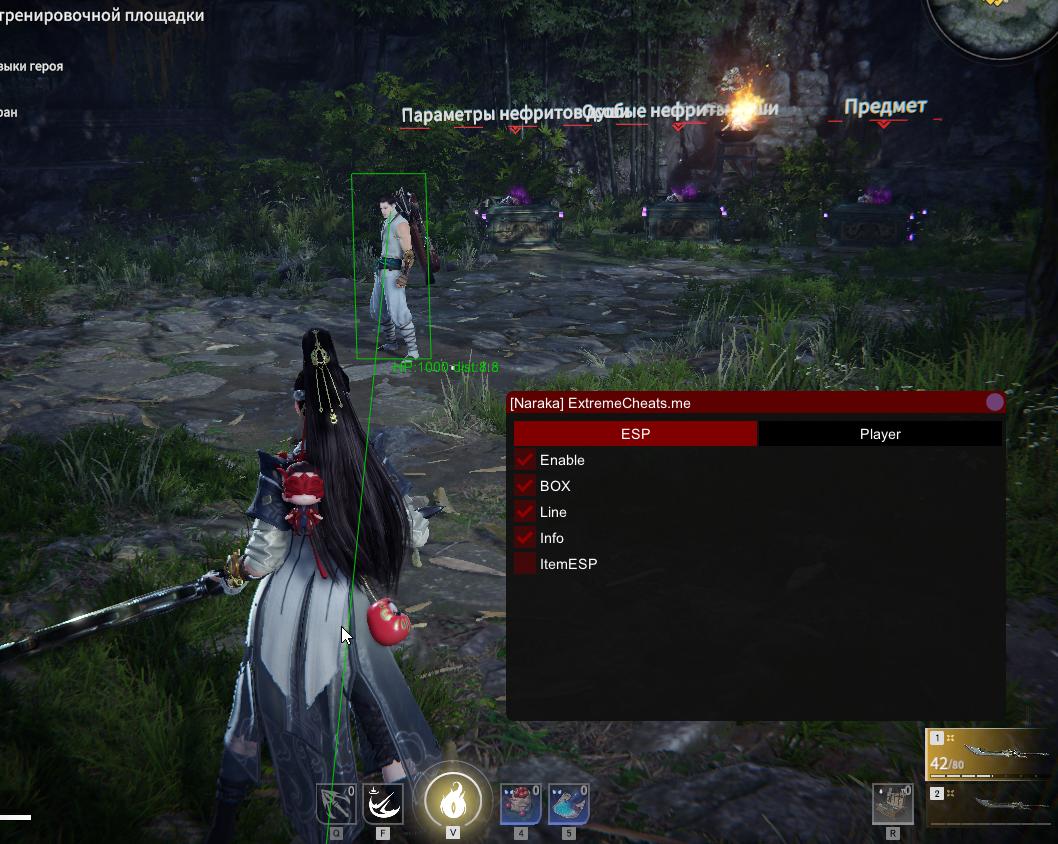The width and height of the screenshot is (1058, 844).
Task: Open the hero skills training entry
Action: 32,66
